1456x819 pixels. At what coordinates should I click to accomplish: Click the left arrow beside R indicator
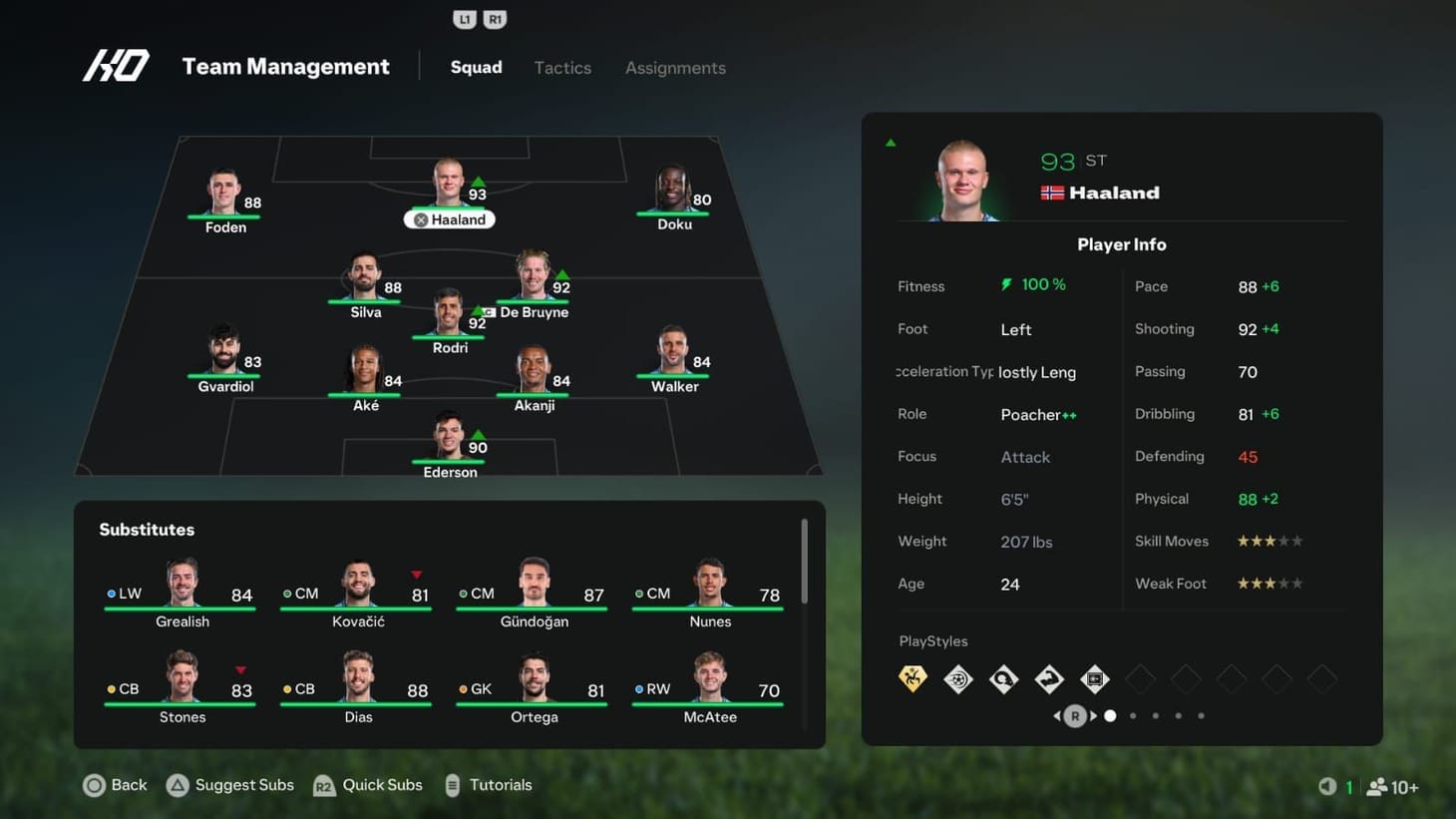[x=1057, y=715]
